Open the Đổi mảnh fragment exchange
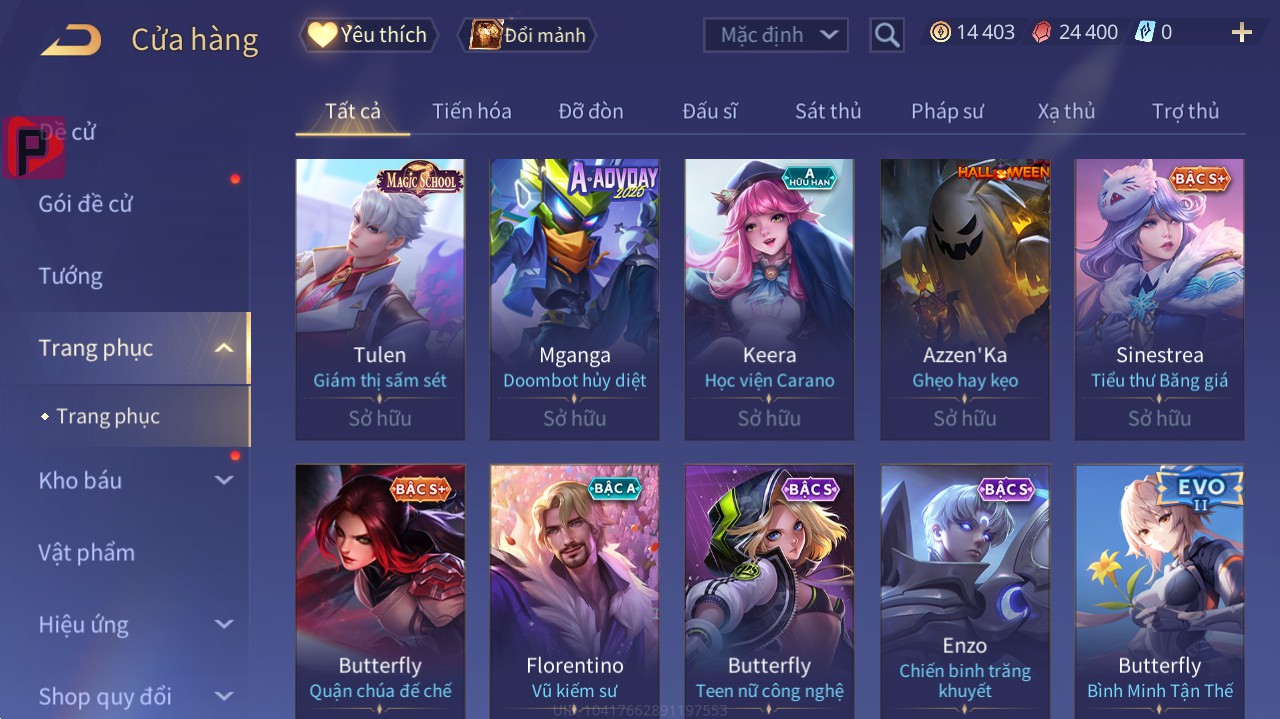Screen dimensions: 1280x719 coord(527,35)
